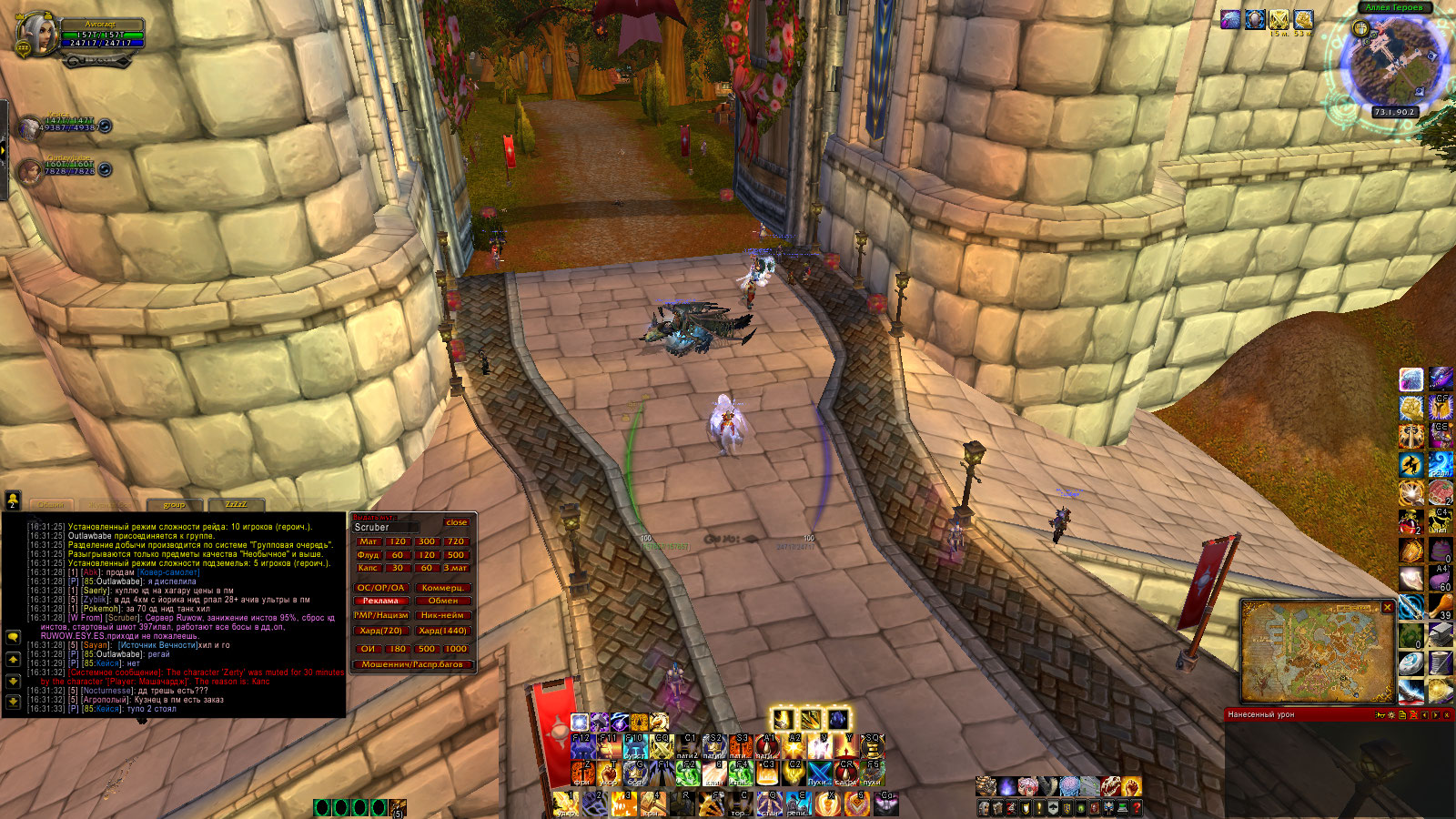Use the golden hammer ability on key 4
Viewport: 1456px width, 819px height.
click(x=652, y=803)
